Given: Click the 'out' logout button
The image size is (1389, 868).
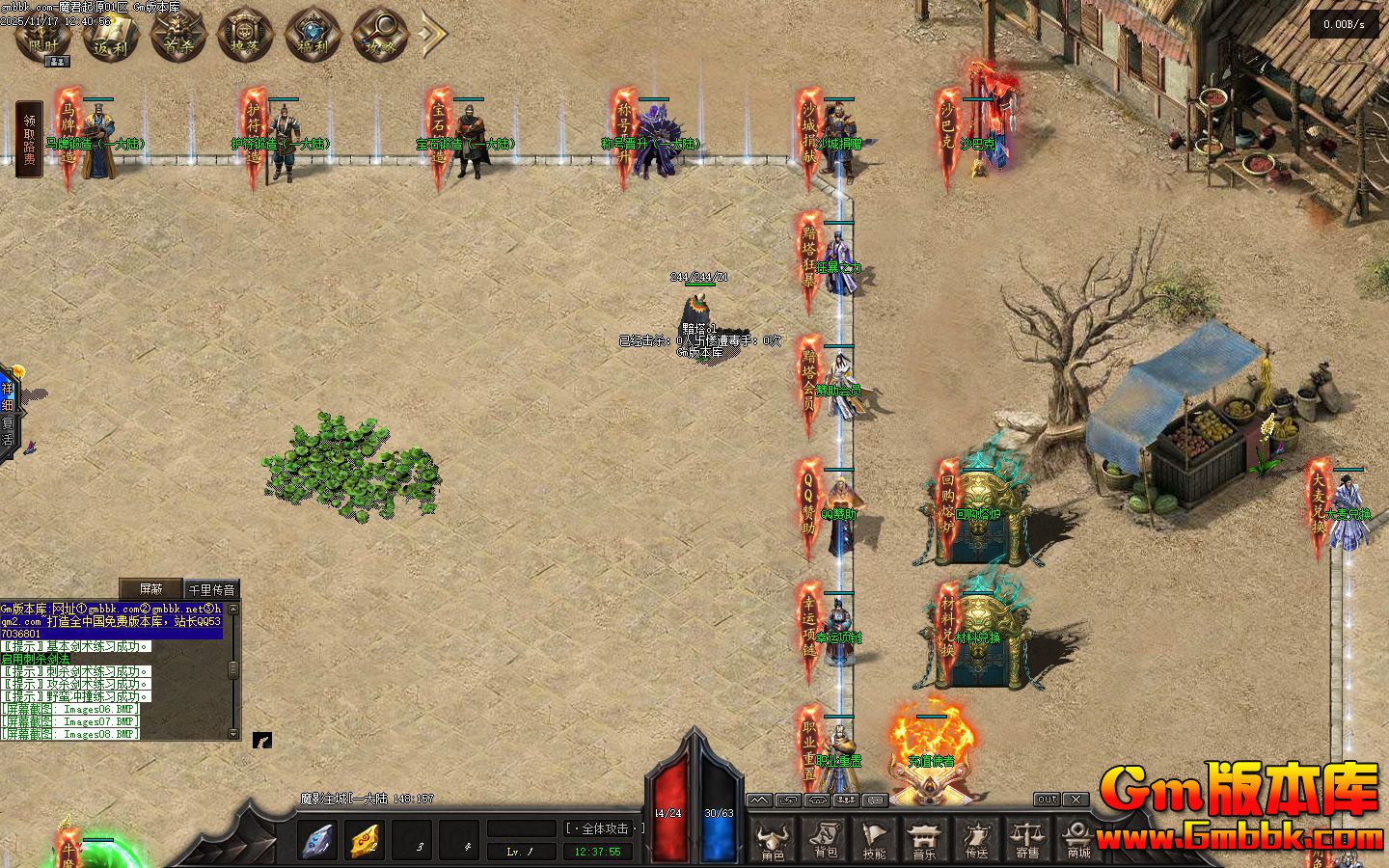Looking at the screenshot, I should [x=1047, y=800].
